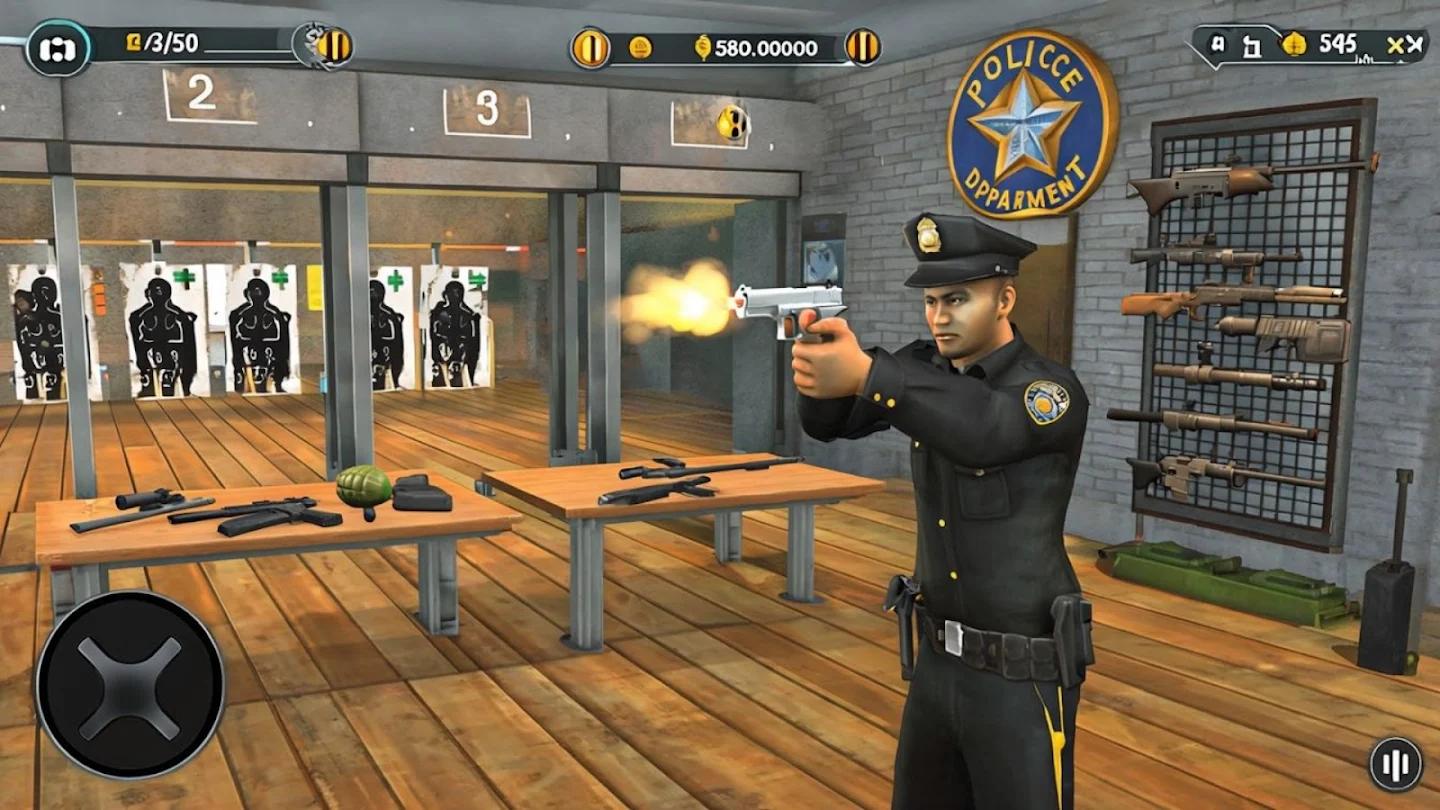Click the yellow X icon beside the 545 counter
The width and height of the screenshot is (1440, 810).
point(1395,44)
